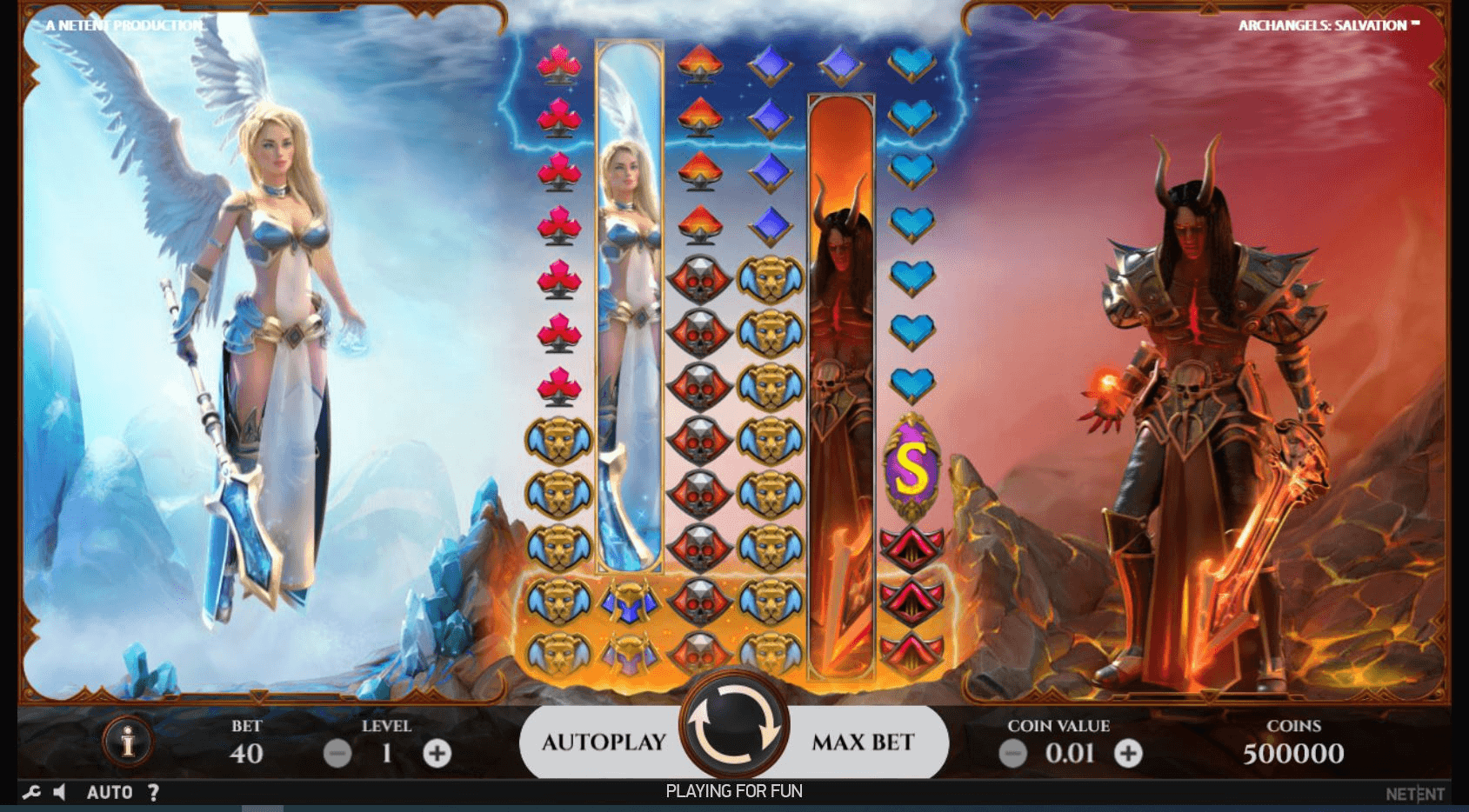The image size is (1469, 812).
Task: Mute game sound with the speaker icon
Action: pyautogui.click(x=61, y=792)
